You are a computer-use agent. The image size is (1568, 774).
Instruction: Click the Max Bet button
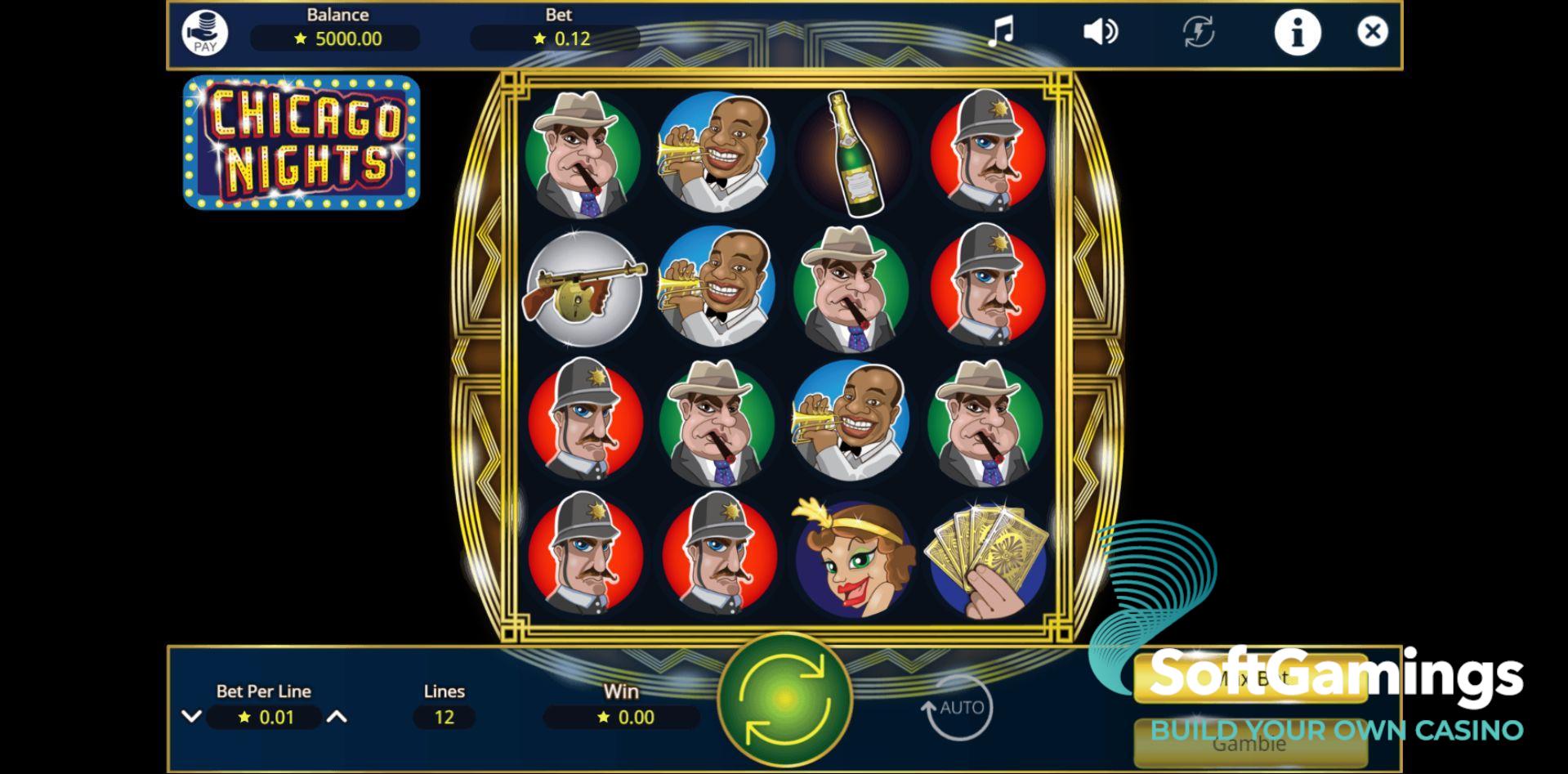pyautogui.click(x=1250, y=679)
